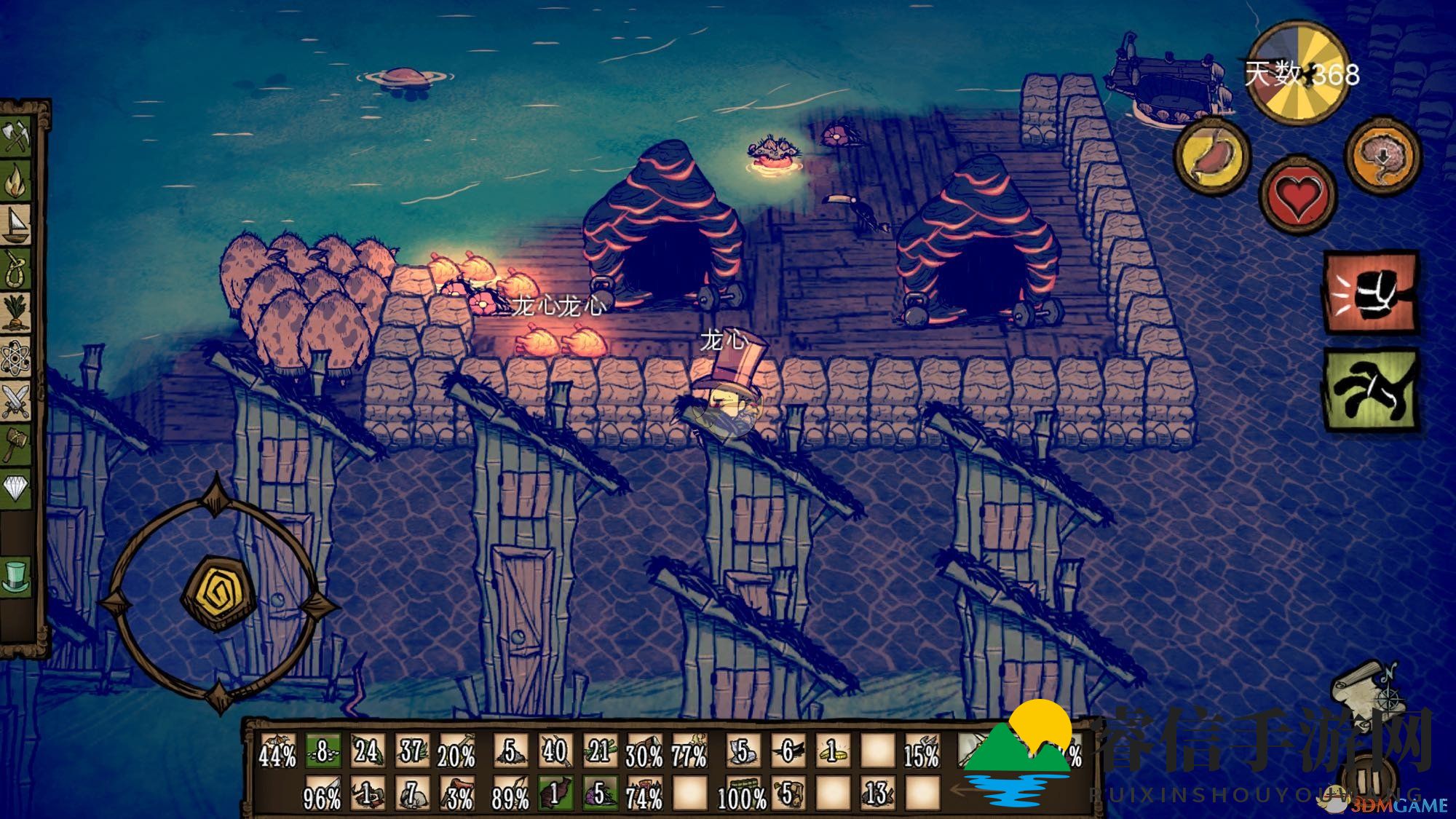Image resolution: width=1456 pixels, height=819 pixels.
Task: Choose the inventory item showing 100%
Action: [x=741, y=794]
